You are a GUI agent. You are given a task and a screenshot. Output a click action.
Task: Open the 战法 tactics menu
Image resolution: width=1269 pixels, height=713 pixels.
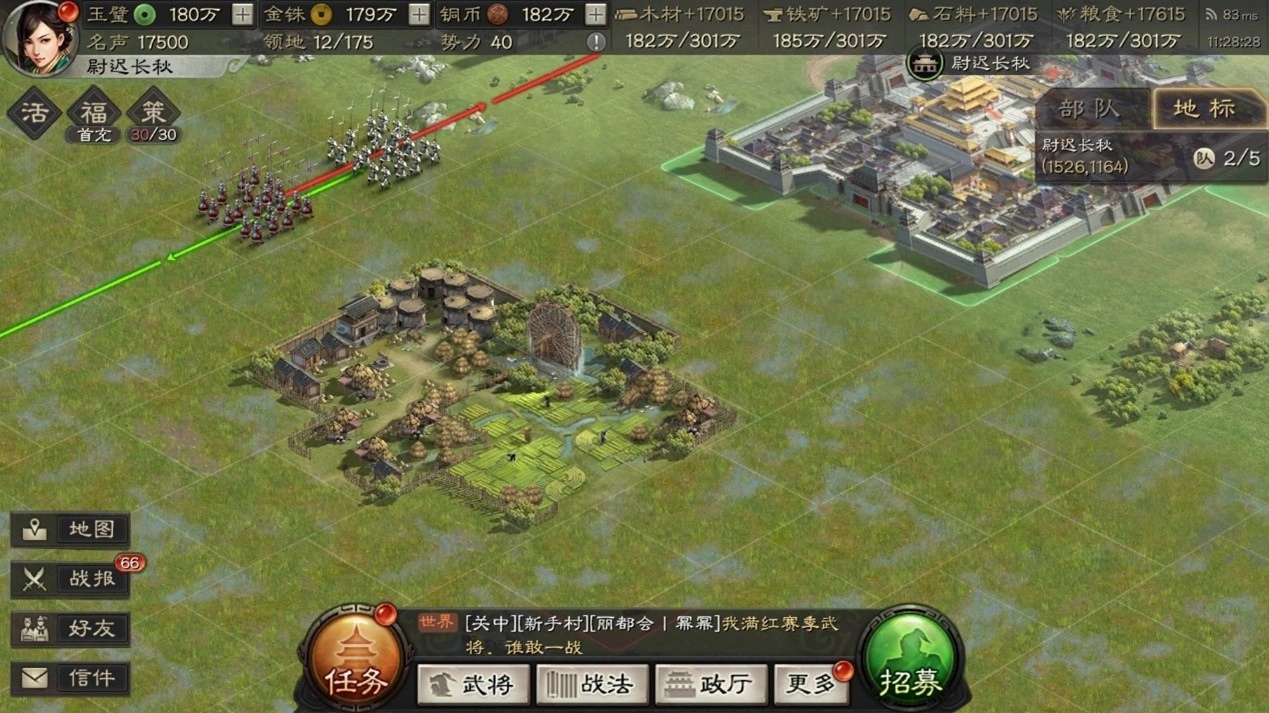592,684
